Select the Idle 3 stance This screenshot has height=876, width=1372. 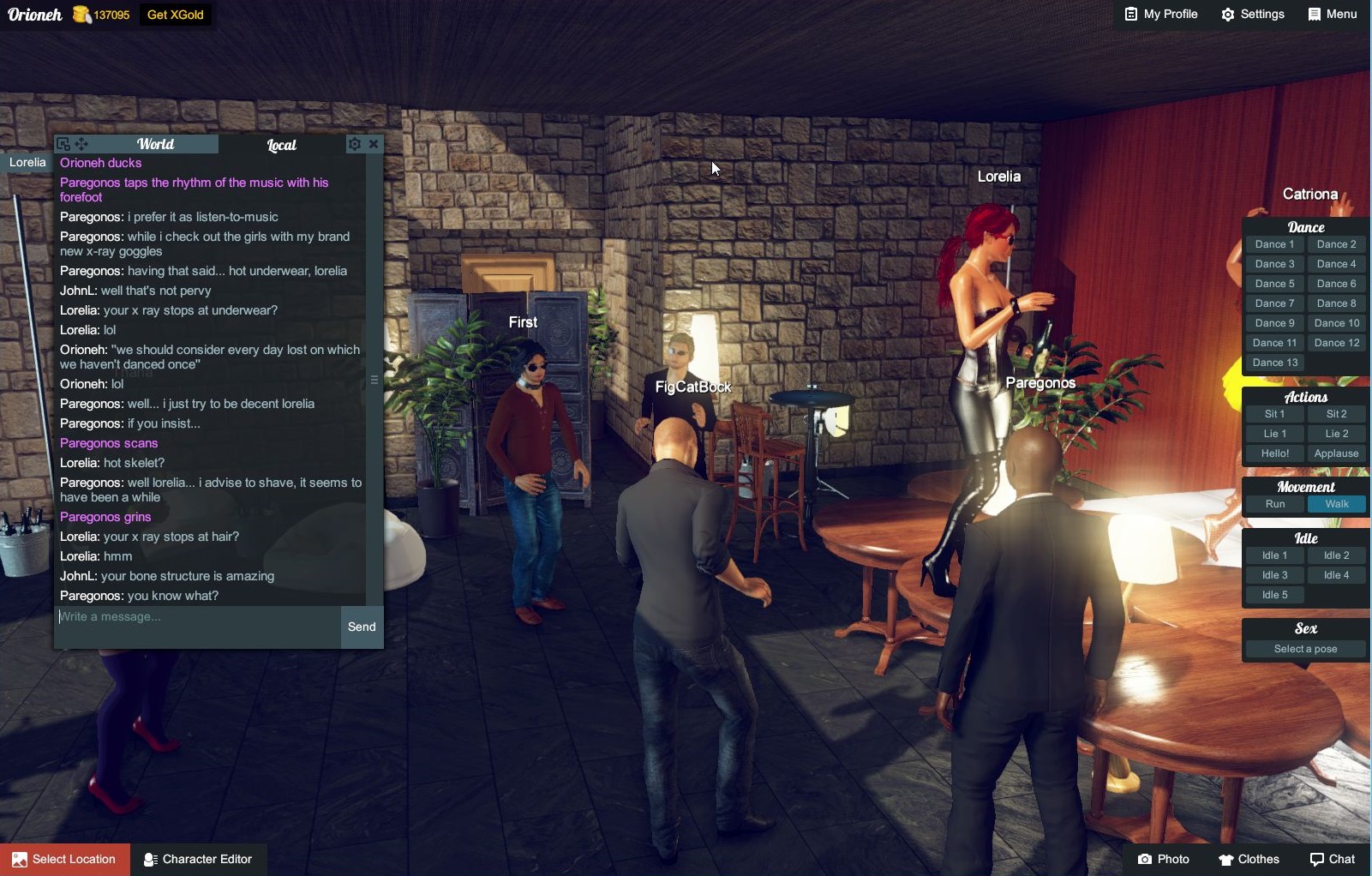pyautogui.click(x=1274, y=575)
